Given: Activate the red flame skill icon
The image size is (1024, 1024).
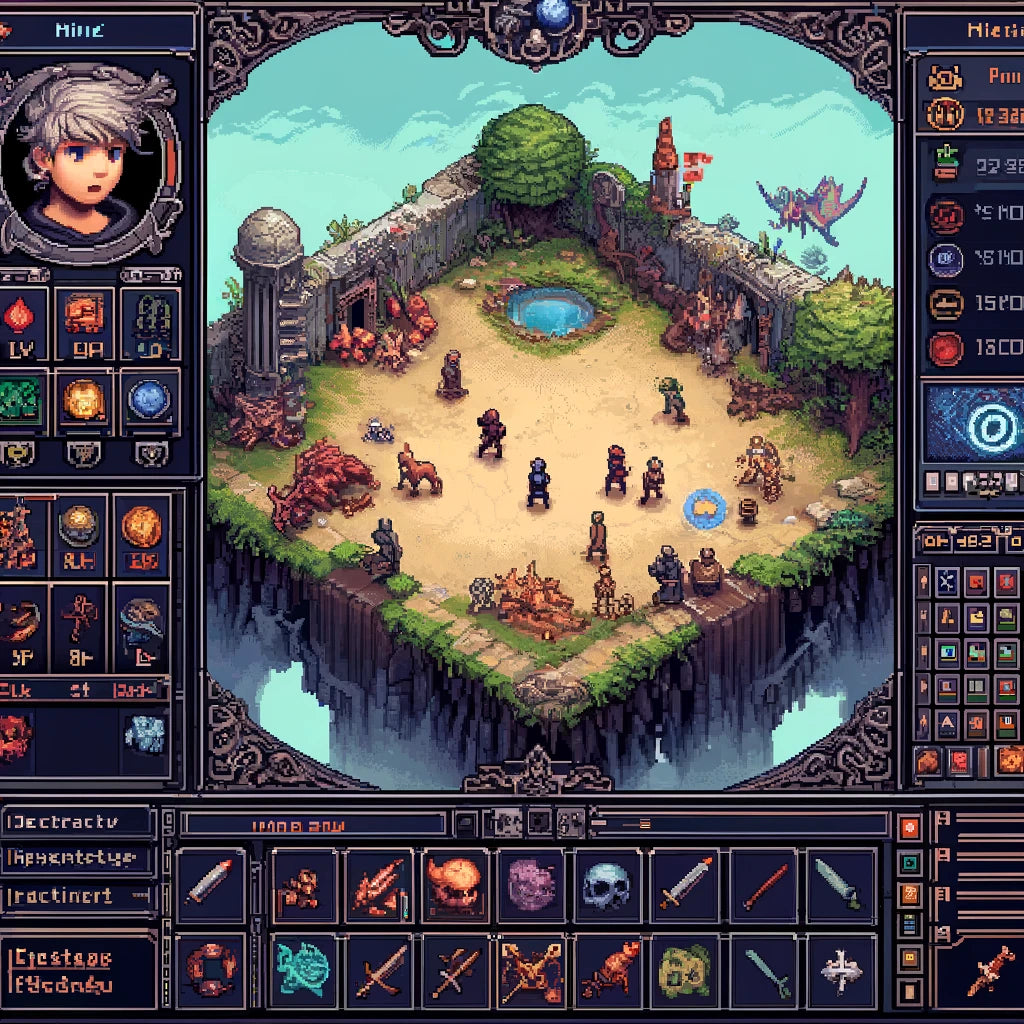Looking at the screenshot, I should pyautogui.click(x=21, y=319).
